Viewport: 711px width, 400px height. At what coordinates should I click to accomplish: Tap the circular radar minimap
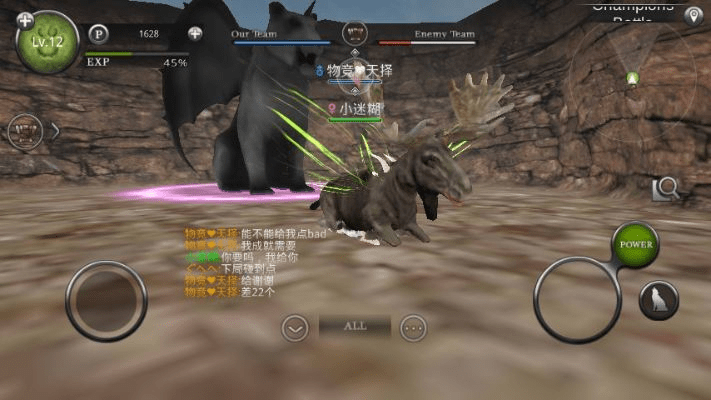pyautogui.click(x=632, y=78)
